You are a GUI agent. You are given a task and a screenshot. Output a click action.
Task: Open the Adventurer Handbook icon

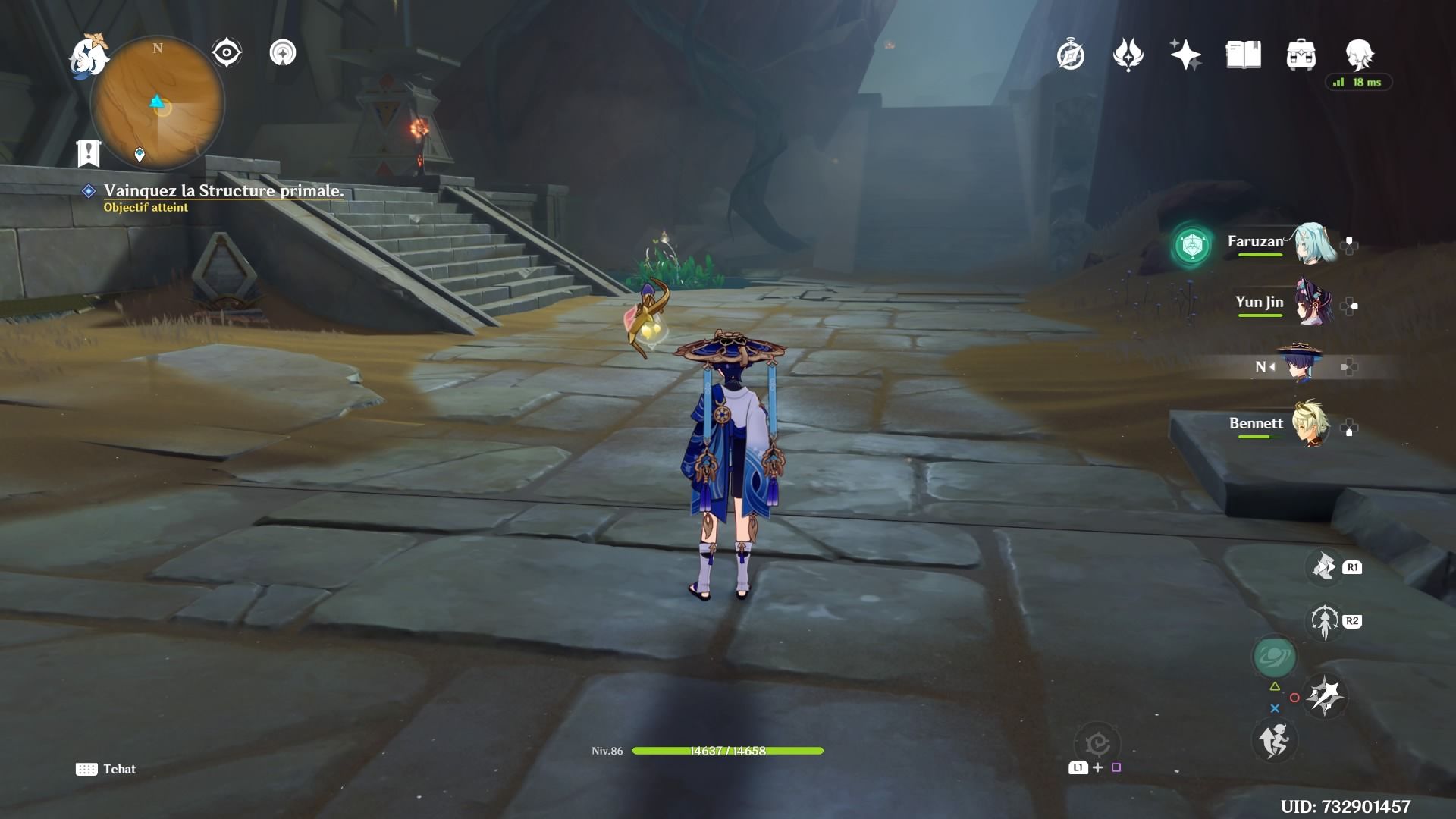pos(1129,53)
